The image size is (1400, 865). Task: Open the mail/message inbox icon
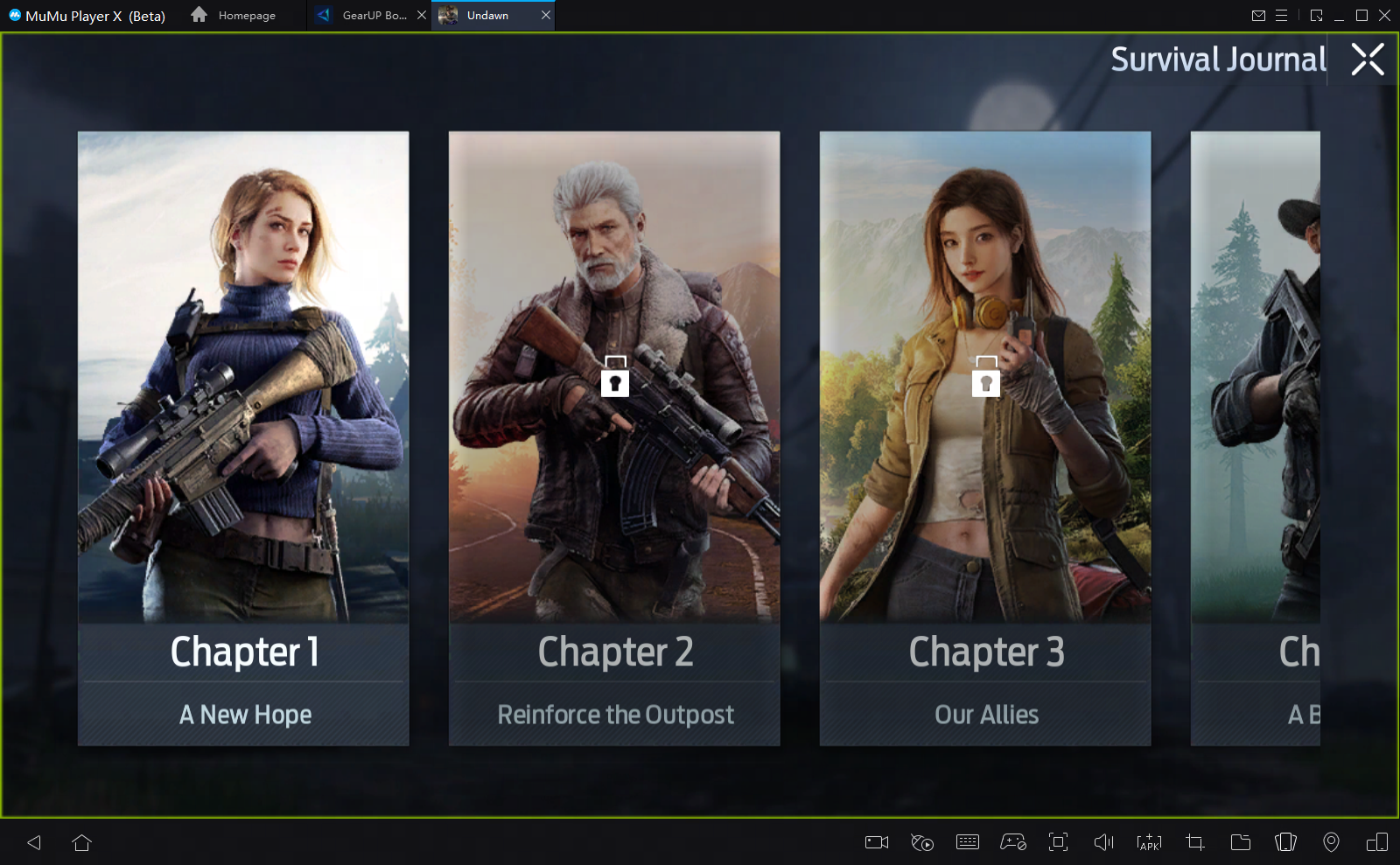click(x=1260, y=15)
